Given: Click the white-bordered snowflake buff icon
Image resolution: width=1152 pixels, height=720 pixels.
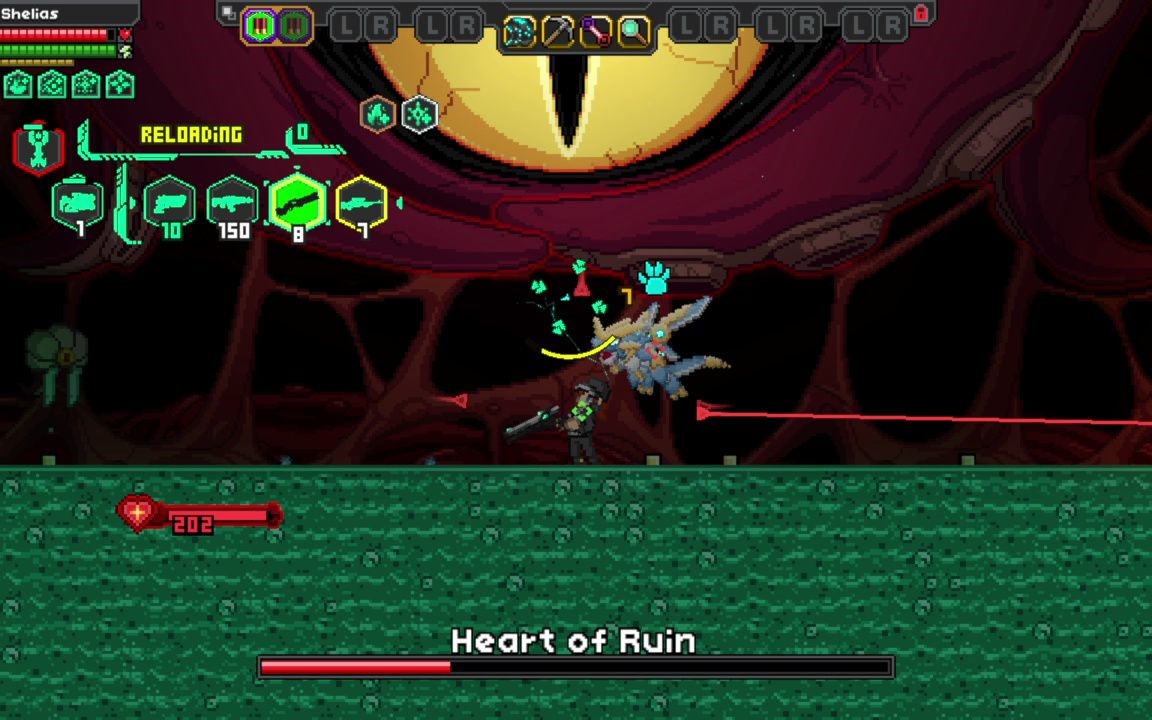Looking at the screenshot, I should pos(420,115).
